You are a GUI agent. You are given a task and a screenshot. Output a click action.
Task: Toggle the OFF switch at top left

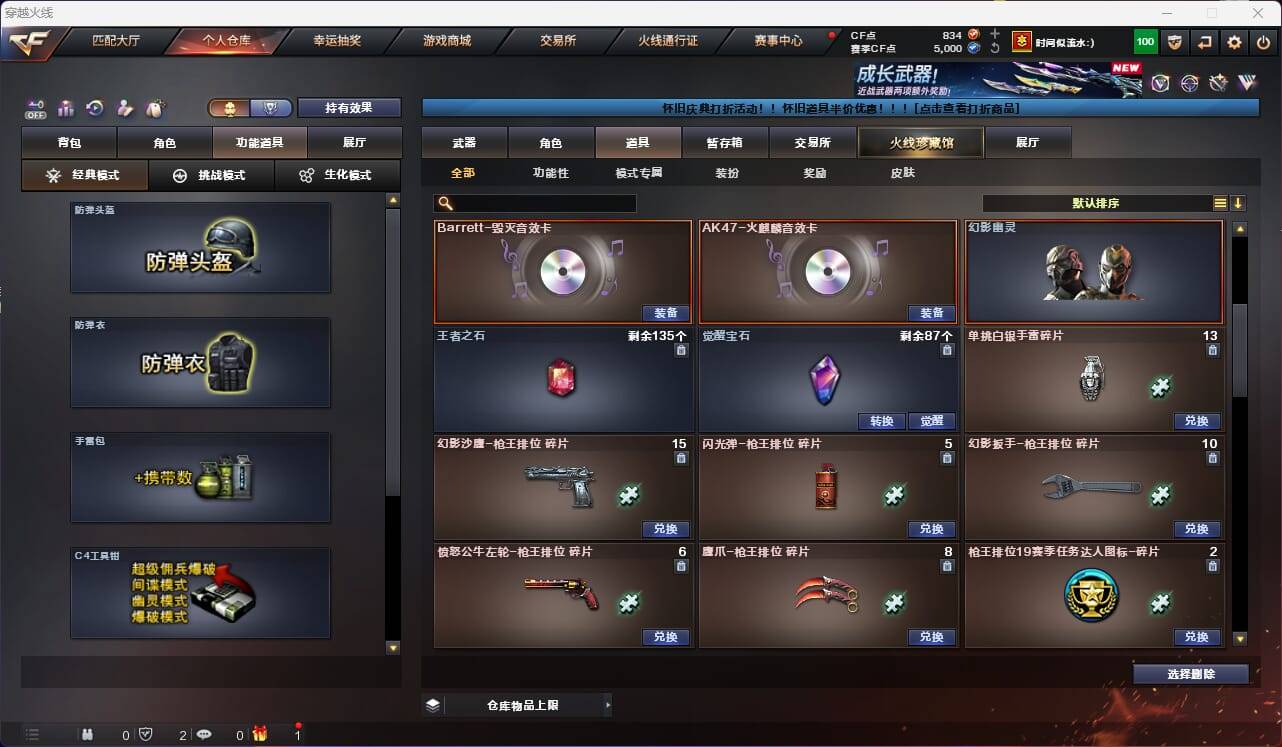35,110
